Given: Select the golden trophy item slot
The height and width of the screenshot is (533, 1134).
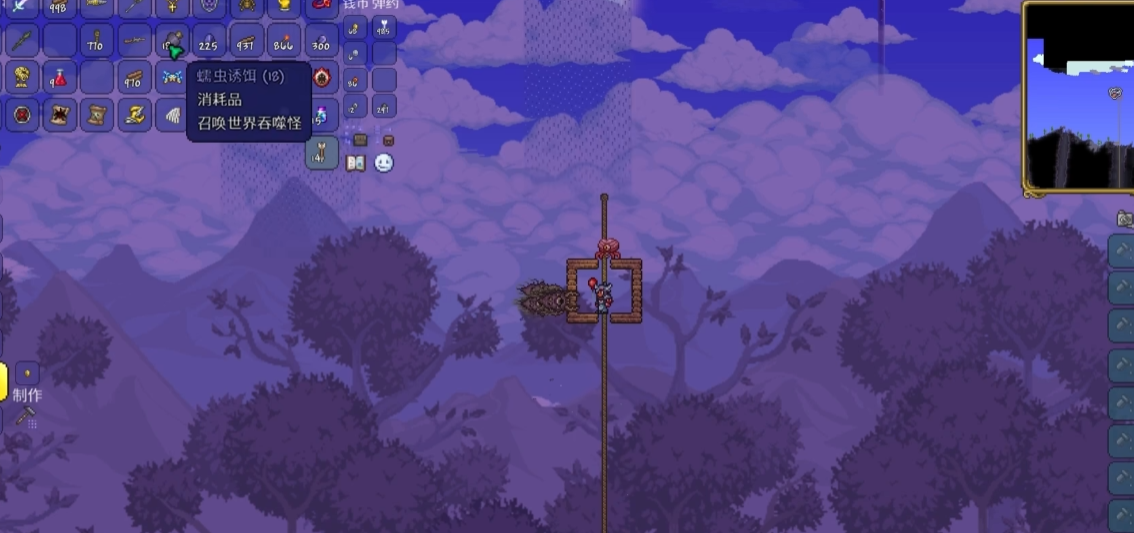Looking at the screenshot, I should (22, 77).
